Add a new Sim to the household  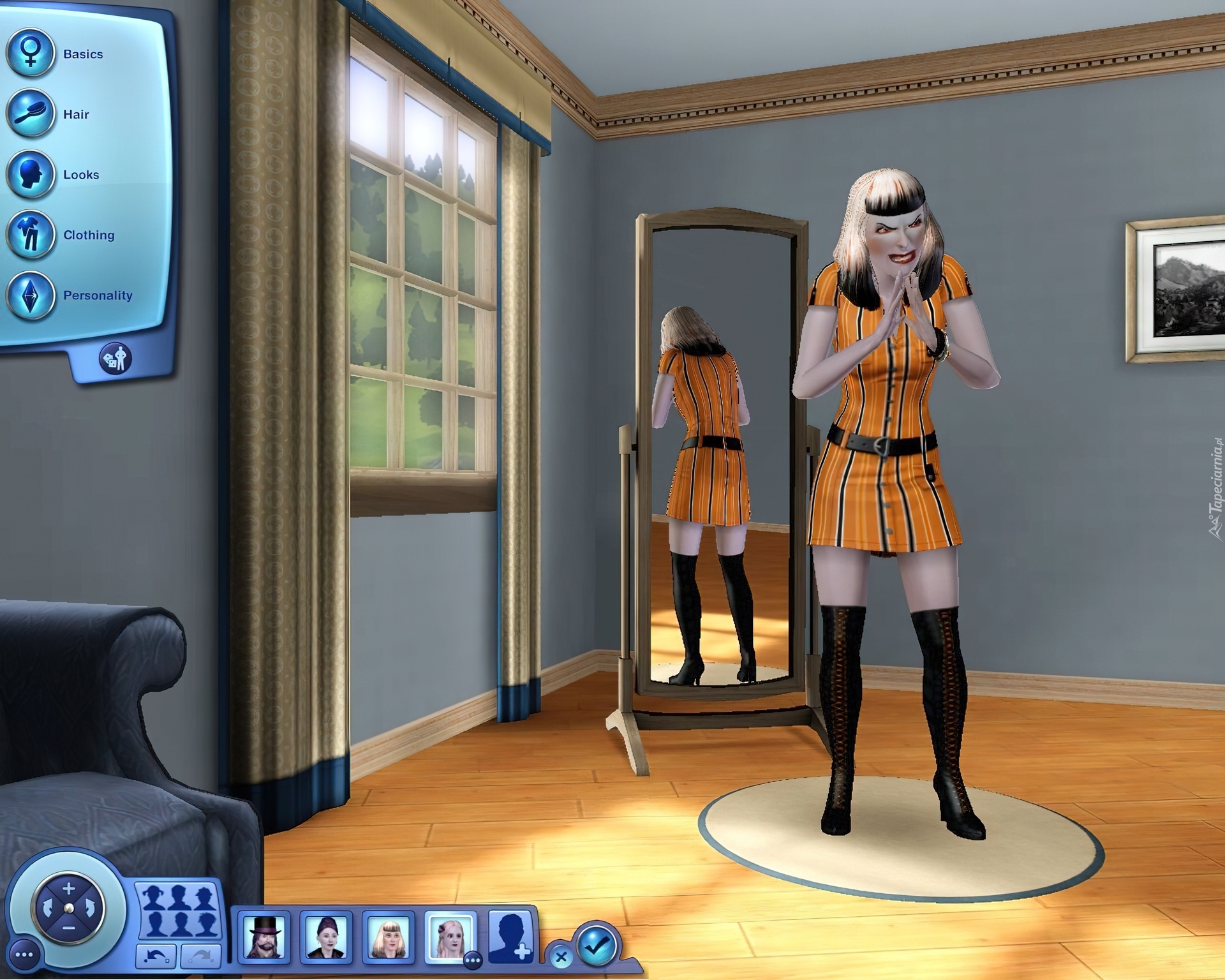pos(510,937)
